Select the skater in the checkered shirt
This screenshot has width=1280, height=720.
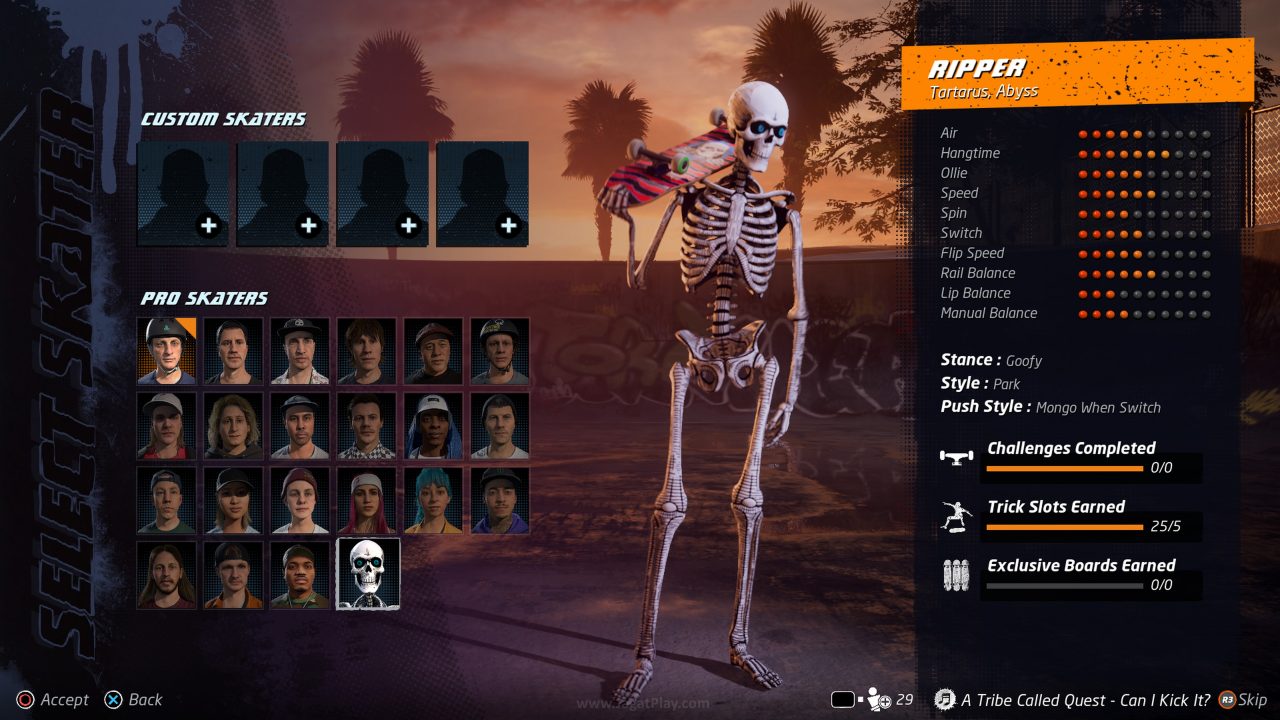(367, 425)
